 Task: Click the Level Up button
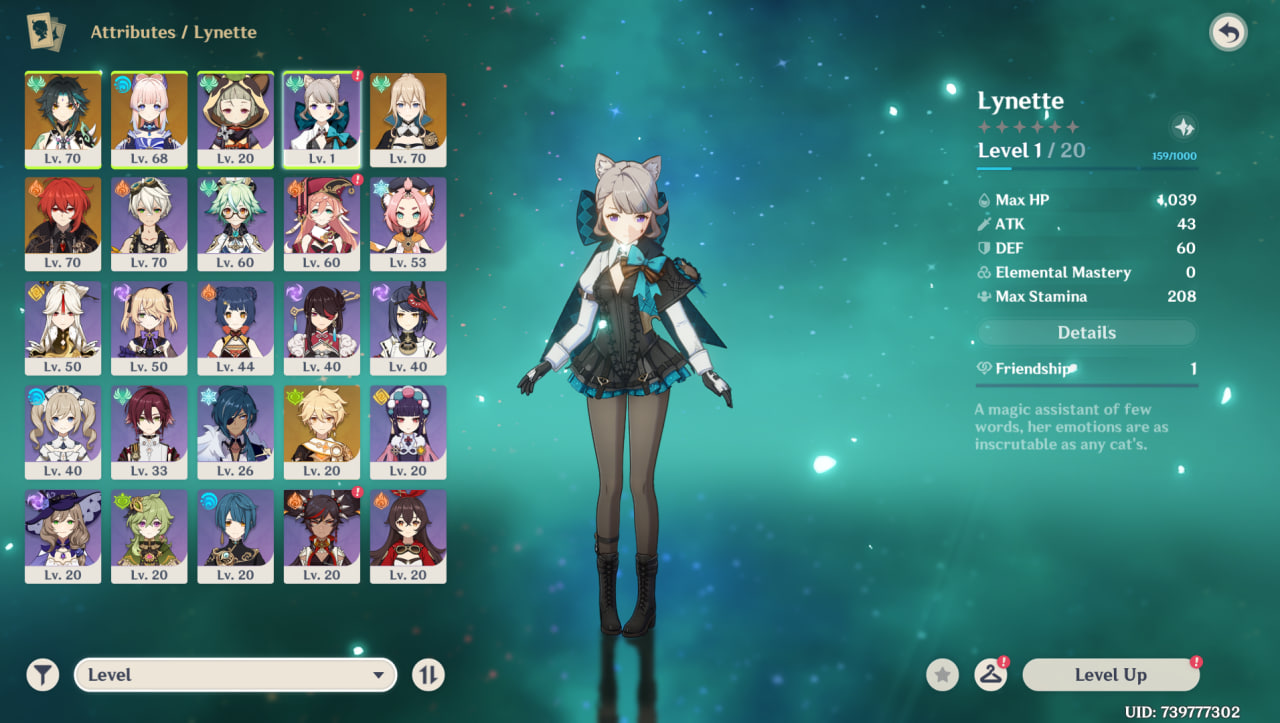point(1110,675)
